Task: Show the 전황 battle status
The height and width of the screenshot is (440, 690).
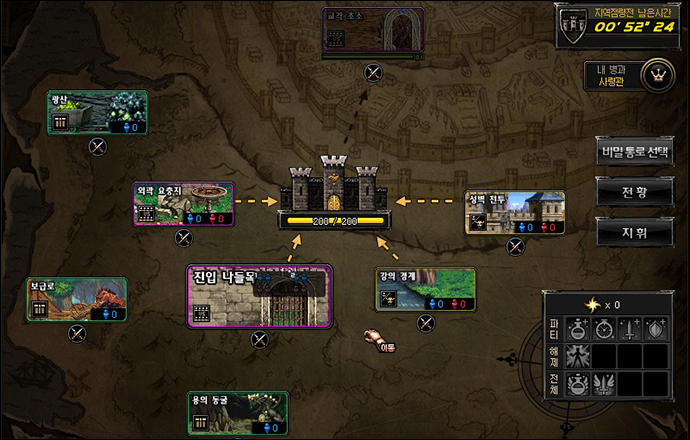Action: pos(634,191)
